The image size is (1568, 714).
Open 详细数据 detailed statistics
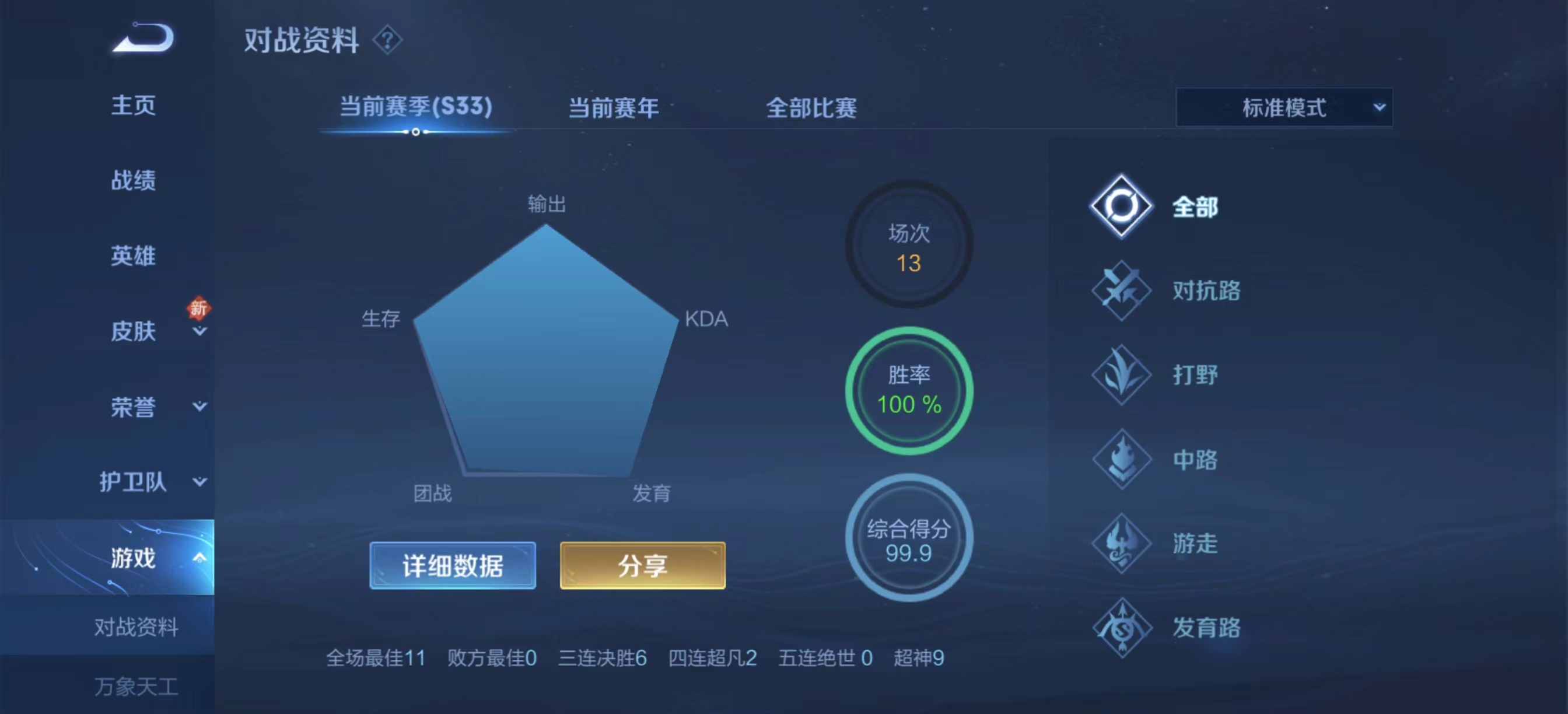coord(453,565)
